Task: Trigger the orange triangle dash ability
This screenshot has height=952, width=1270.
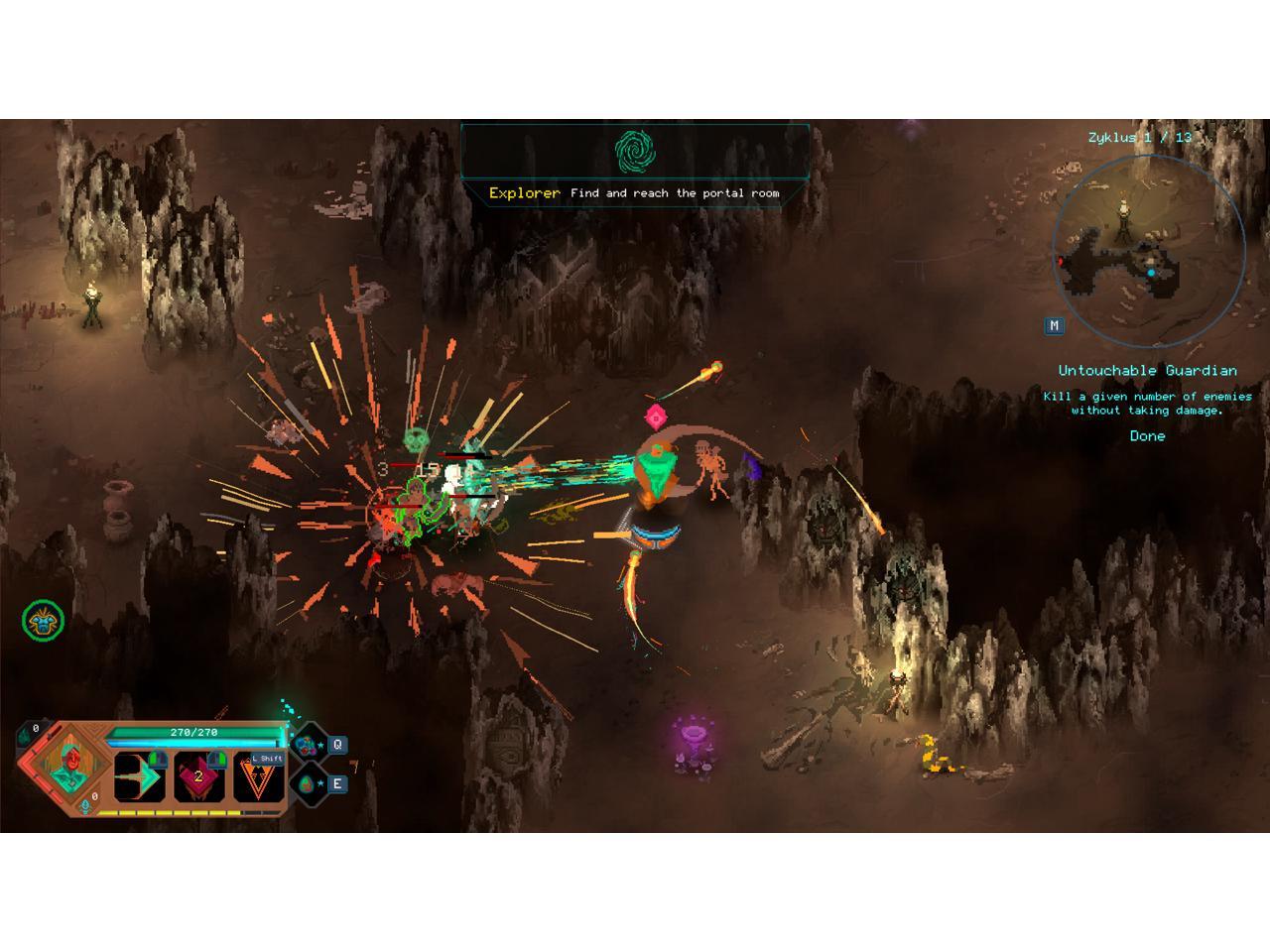Action: [258, 778]
